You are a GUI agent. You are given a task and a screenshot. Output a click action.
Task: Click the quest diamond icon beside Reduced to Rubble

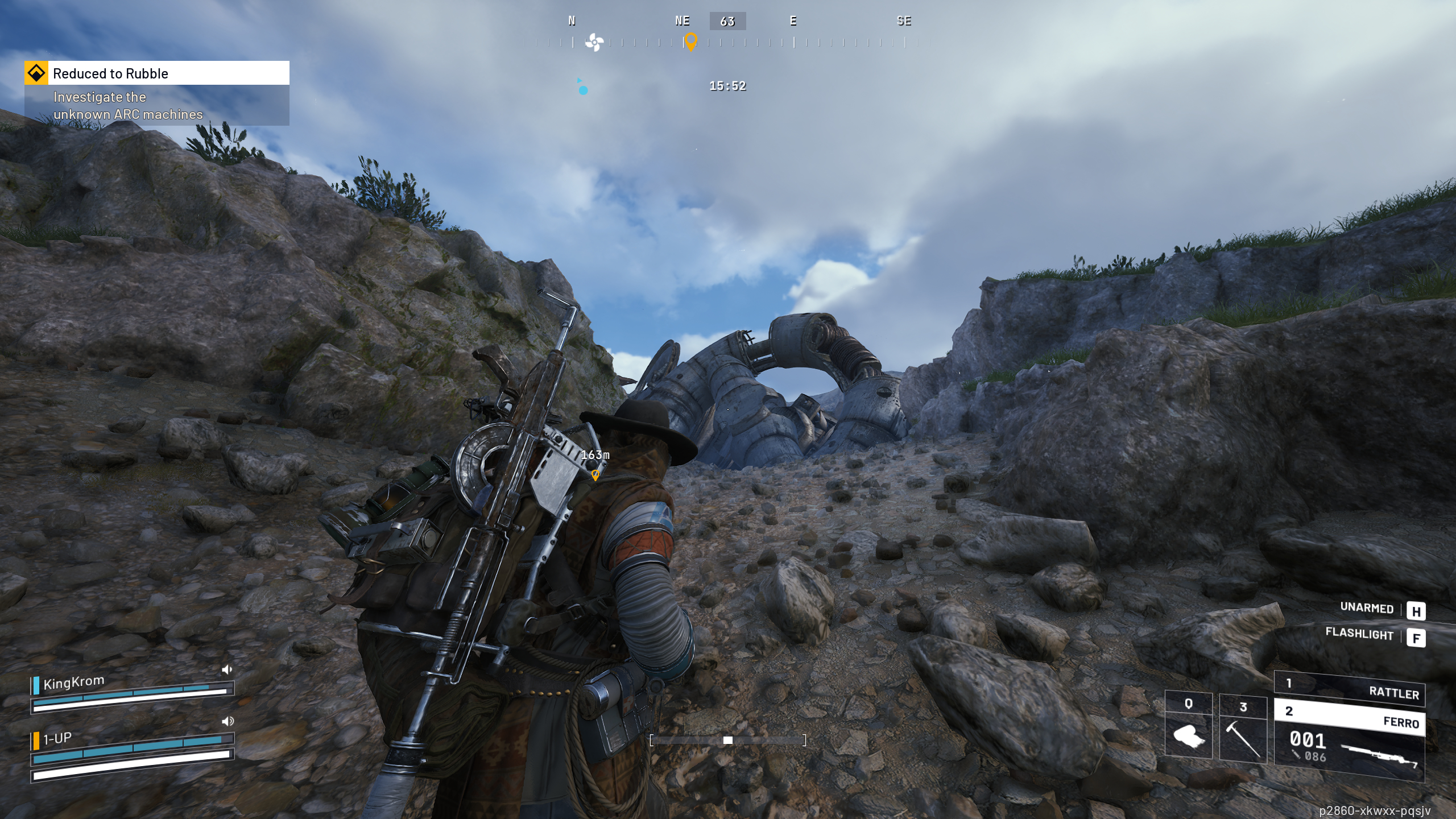[36, 73]
